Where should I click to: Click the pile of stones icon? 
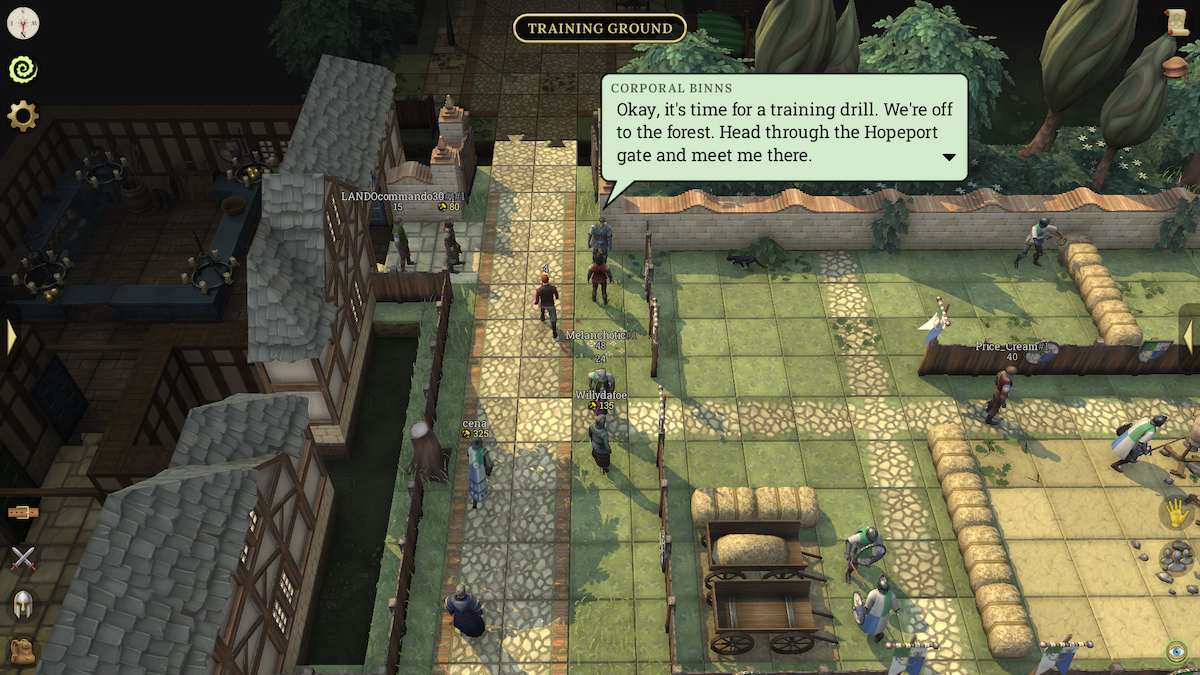pos(1177,556)
